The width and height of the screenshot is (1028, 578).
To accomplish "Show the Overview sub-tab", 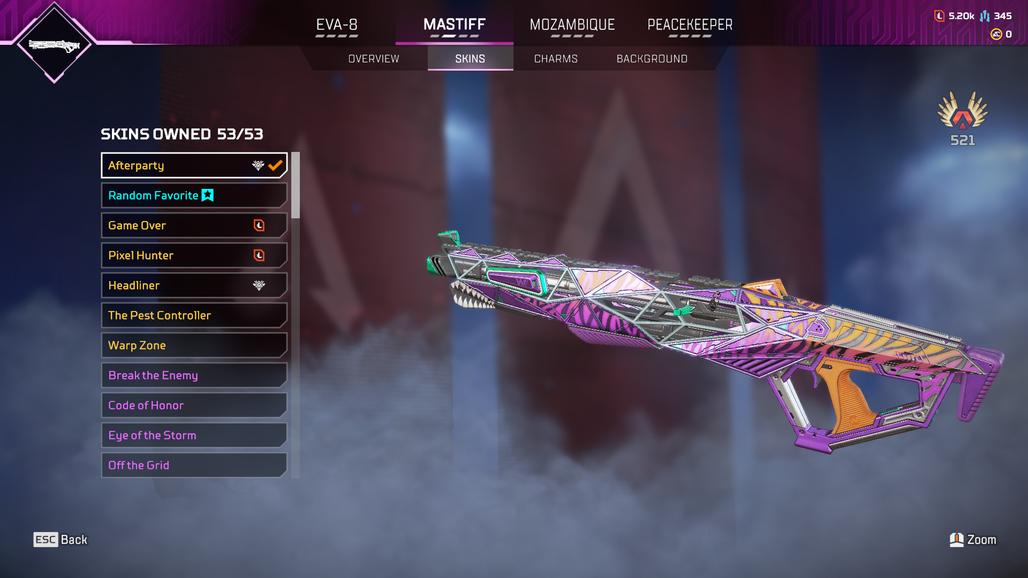I will point(373,59).
